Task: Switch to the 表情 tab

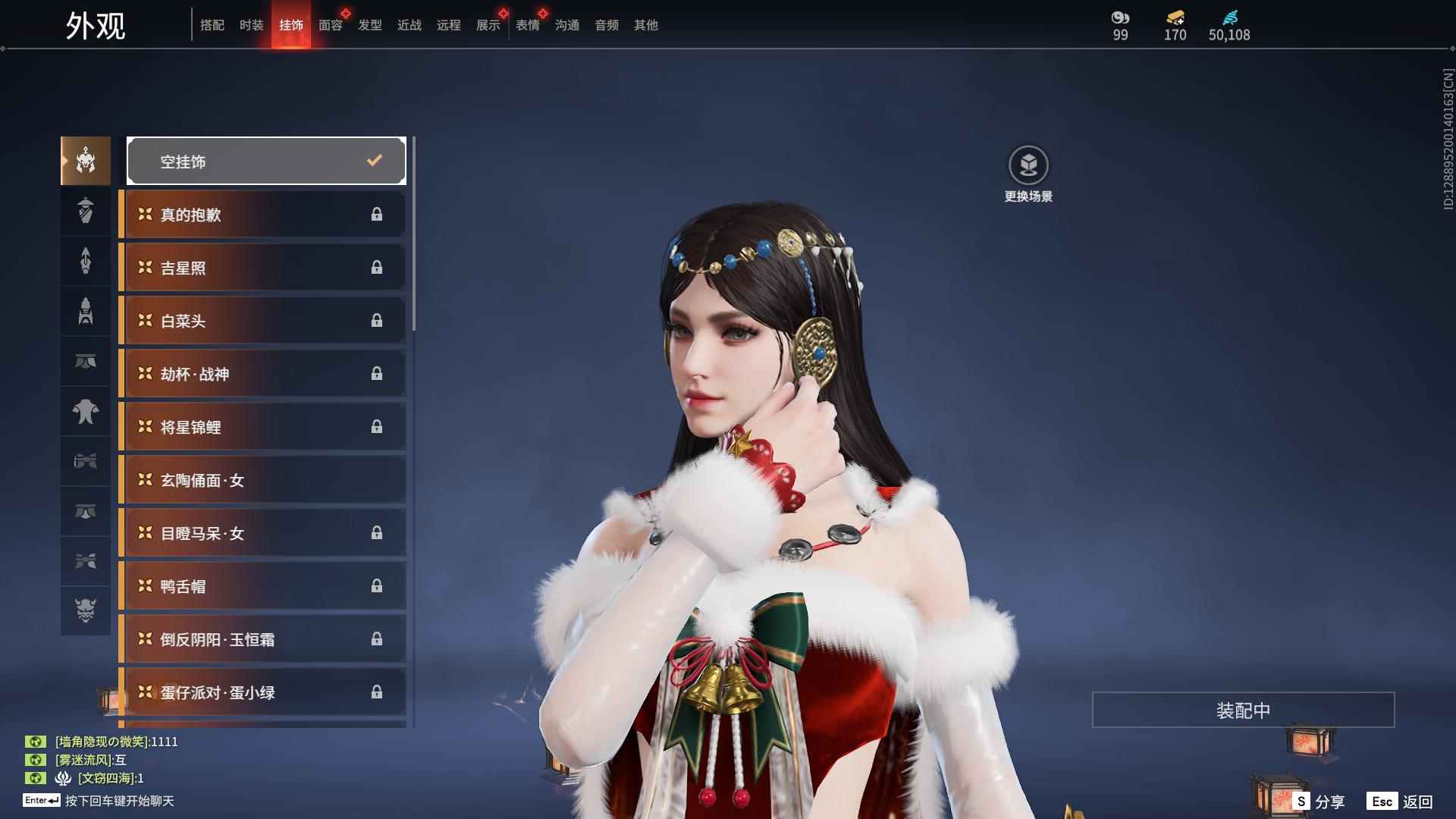Action: click(x=528, y=25)
